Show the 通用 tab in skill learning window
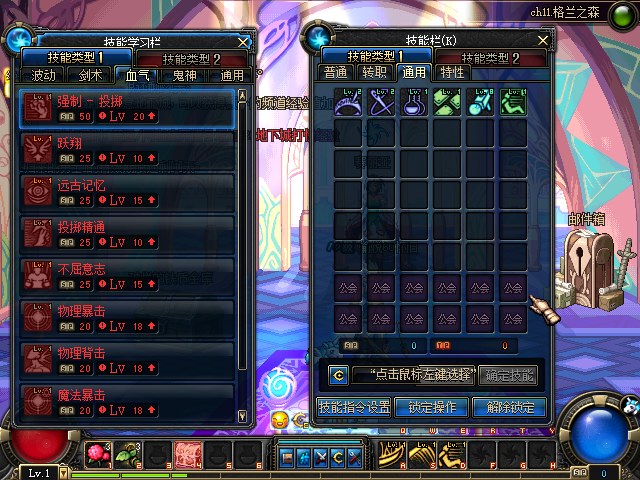 232,75
